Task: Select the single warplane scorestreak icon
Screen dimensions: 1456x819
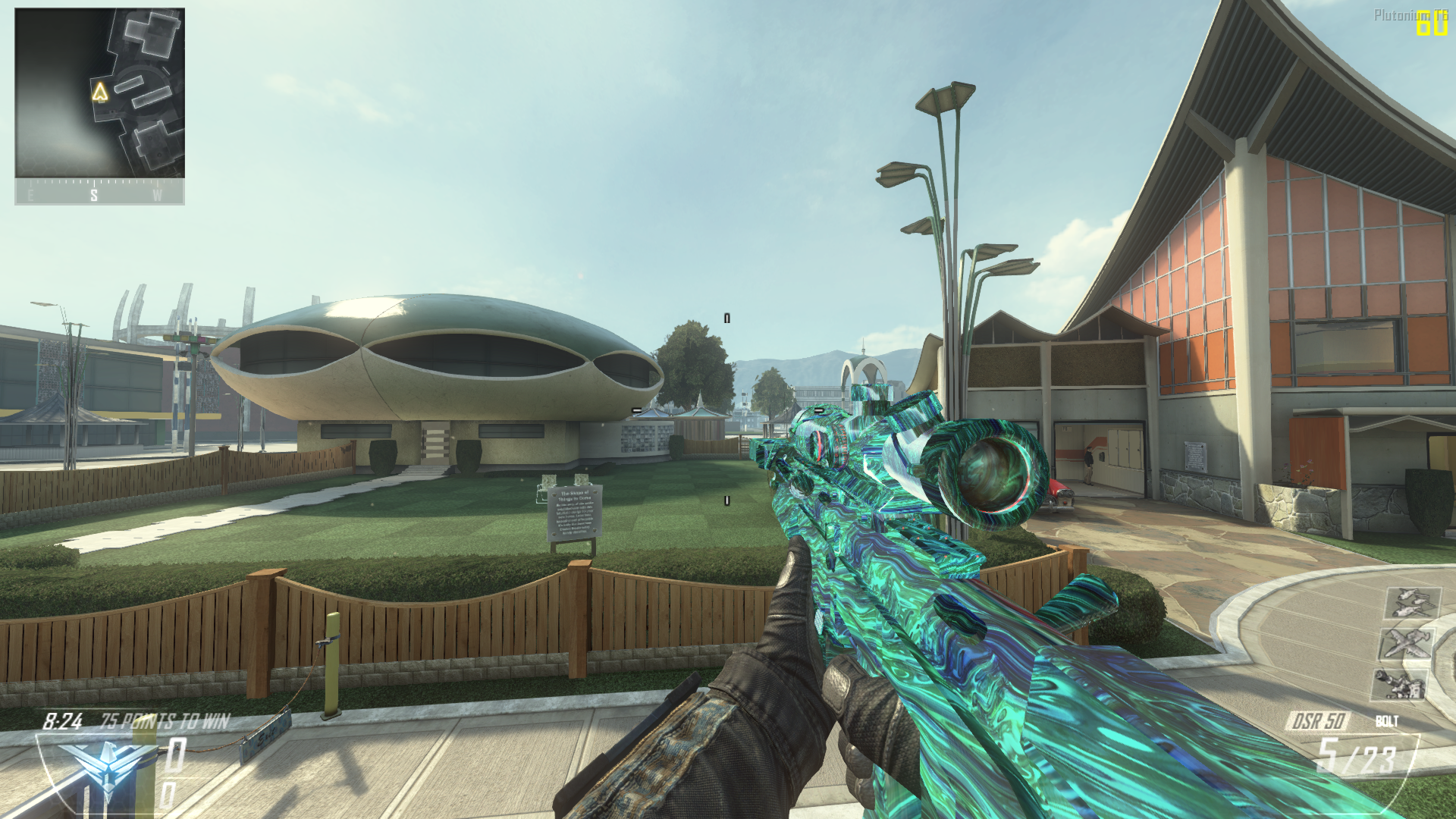Action: [1407, 644]
